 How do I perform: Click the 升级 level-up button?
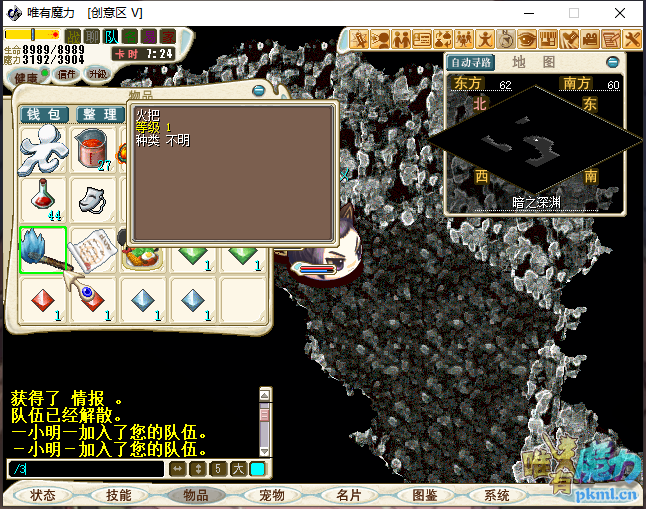[98, 73]
